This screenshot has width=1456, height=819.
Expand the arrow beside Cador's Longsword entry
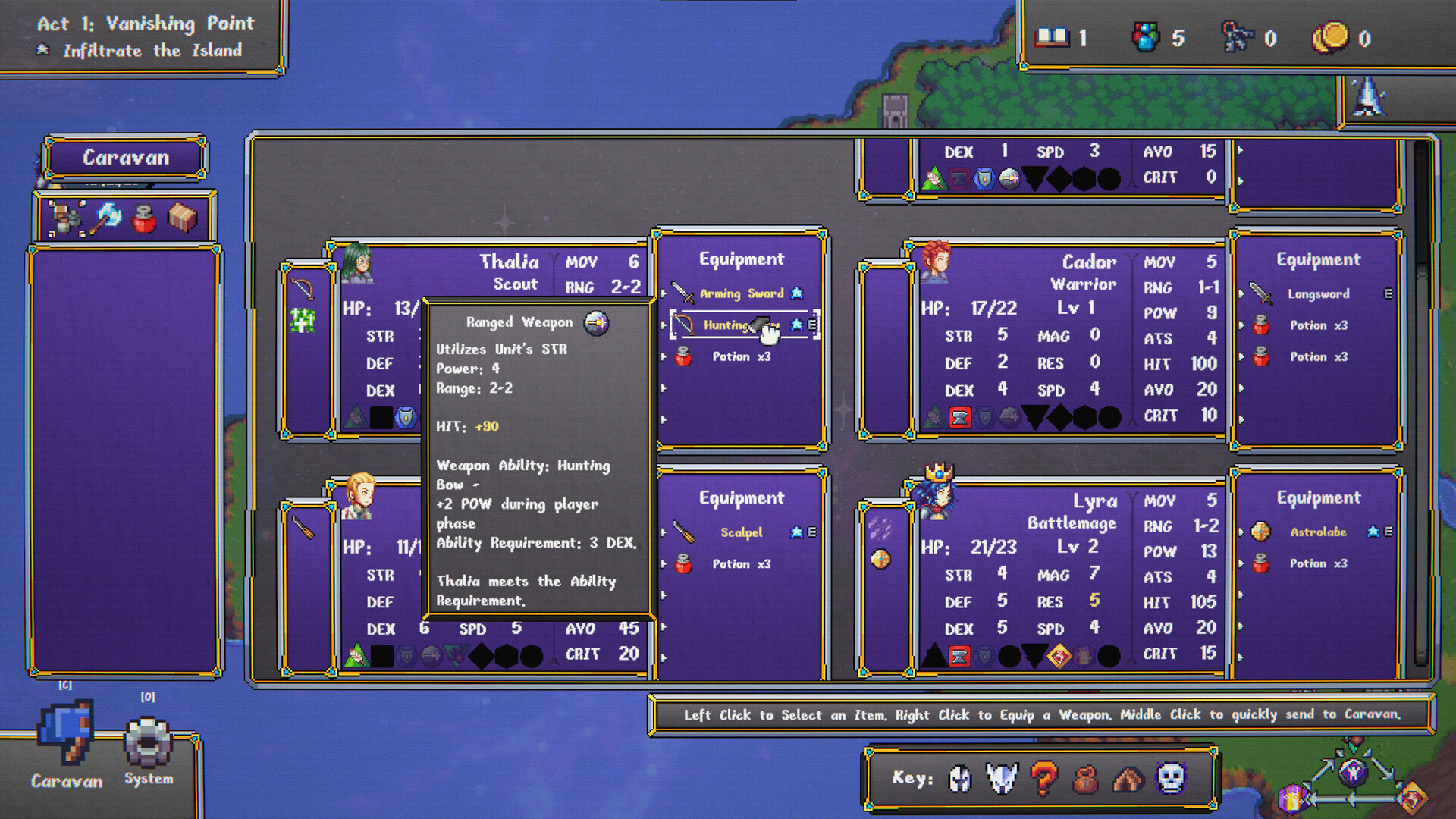(1241, 293)
